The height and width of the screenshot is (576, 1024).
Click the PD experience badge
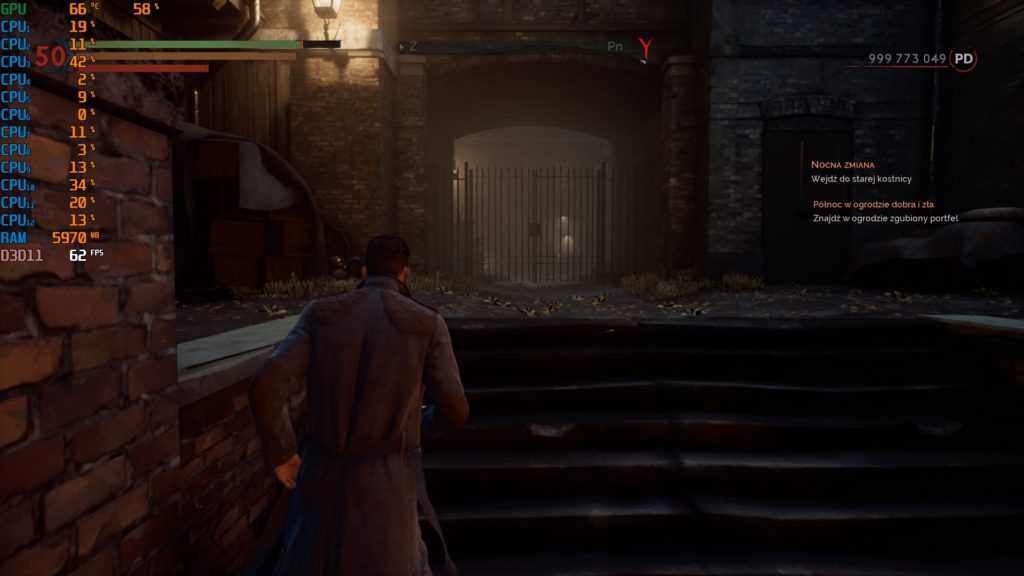963,59
